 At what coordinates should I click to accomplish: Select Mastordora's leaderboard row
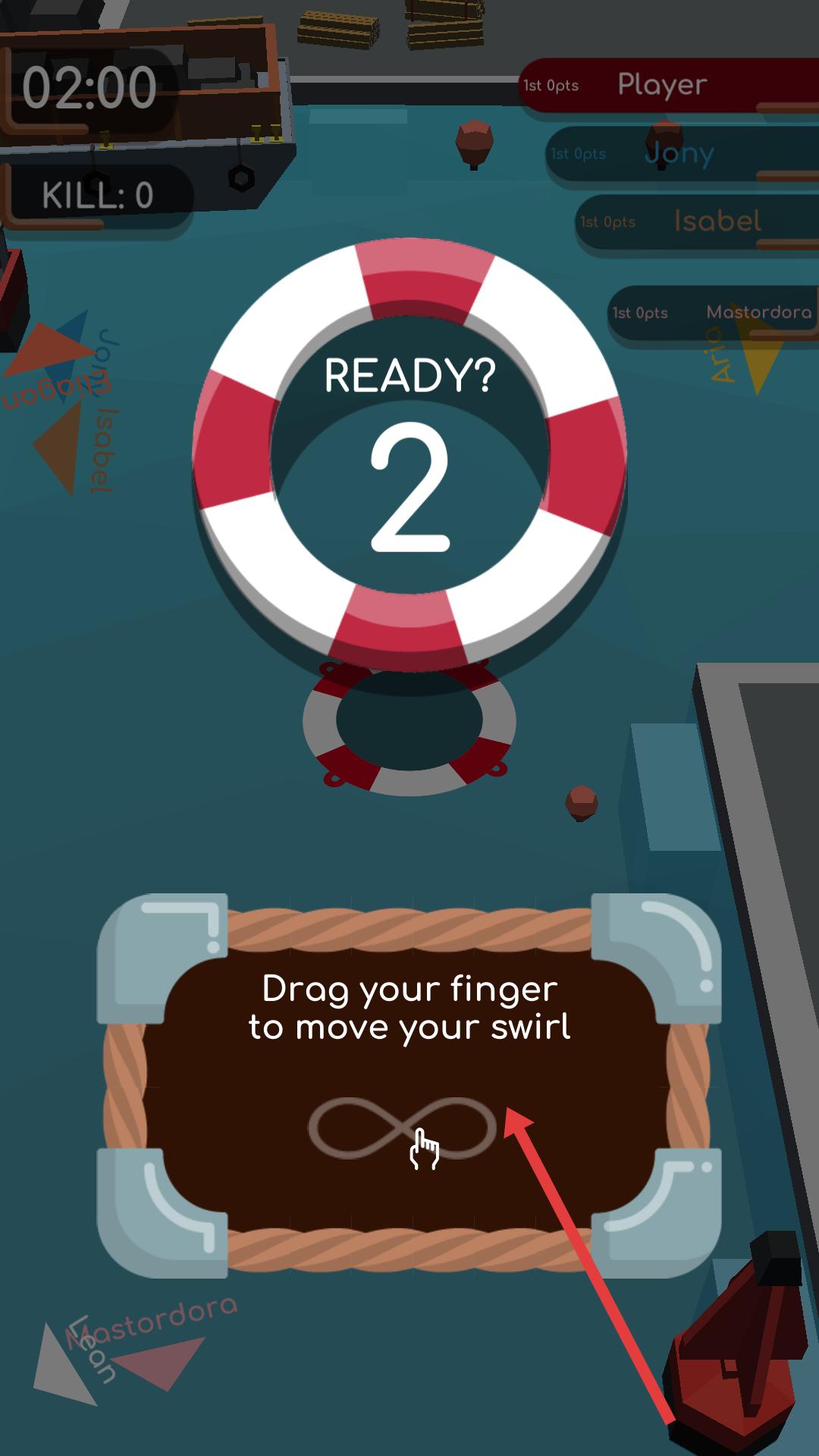tap(713, 312)
